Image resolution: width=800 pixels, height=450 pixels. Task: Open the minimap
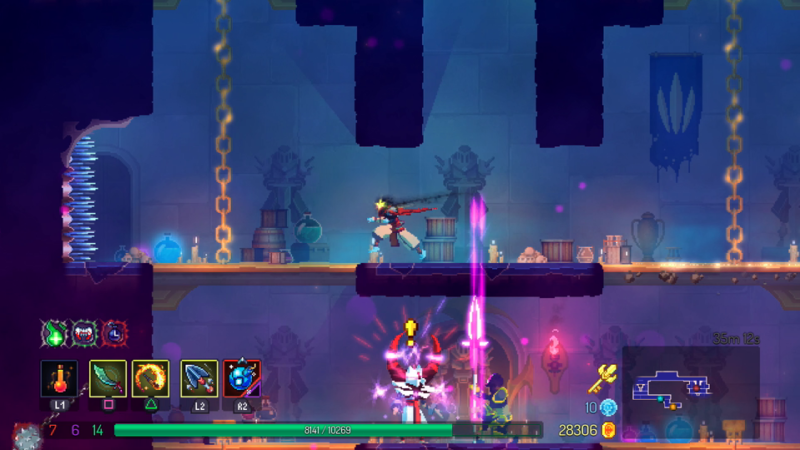click(x=690, y=388)
